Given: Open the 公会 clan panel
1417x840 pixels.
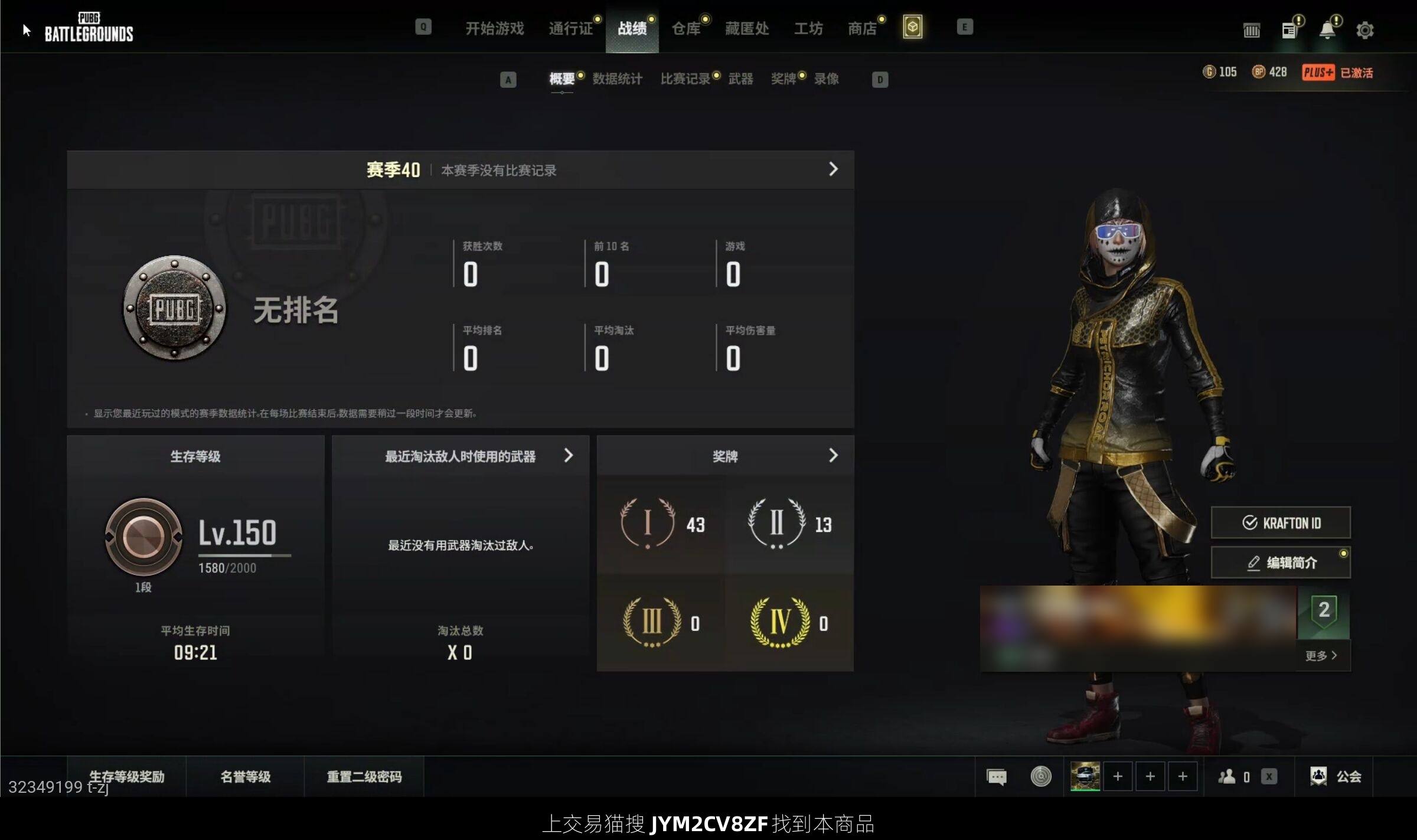Looking at the screenshot, I should tap(1336, 776).
